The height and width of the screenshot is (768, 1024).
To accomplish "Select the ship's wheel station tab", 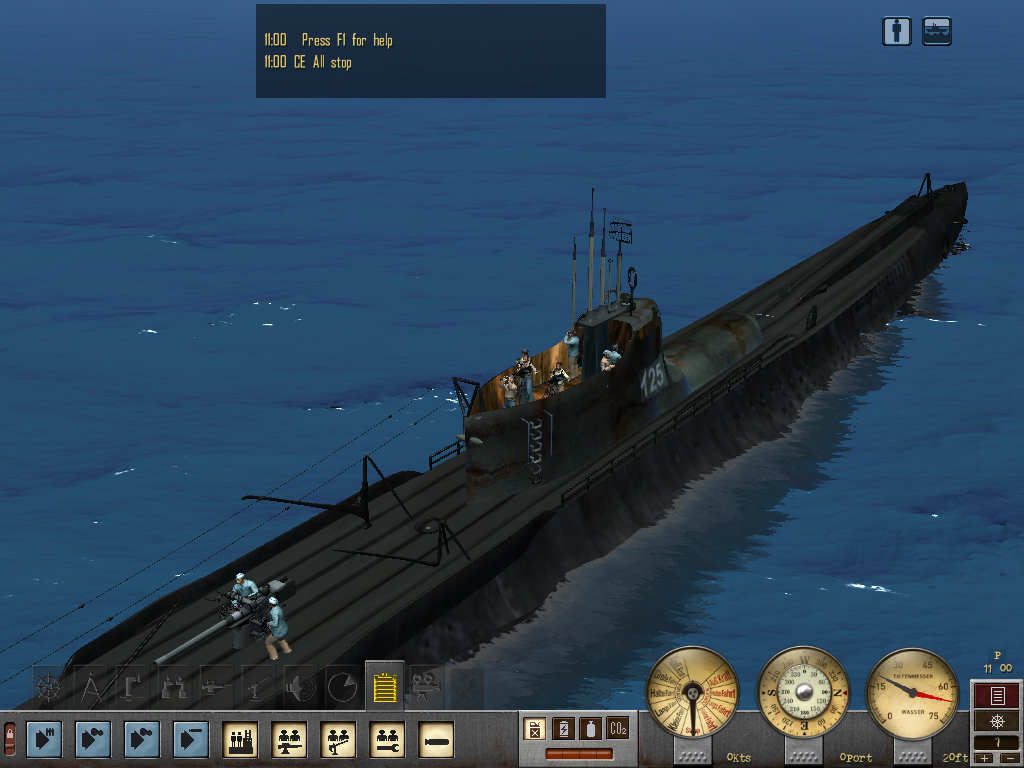I will tap(50, 688).
